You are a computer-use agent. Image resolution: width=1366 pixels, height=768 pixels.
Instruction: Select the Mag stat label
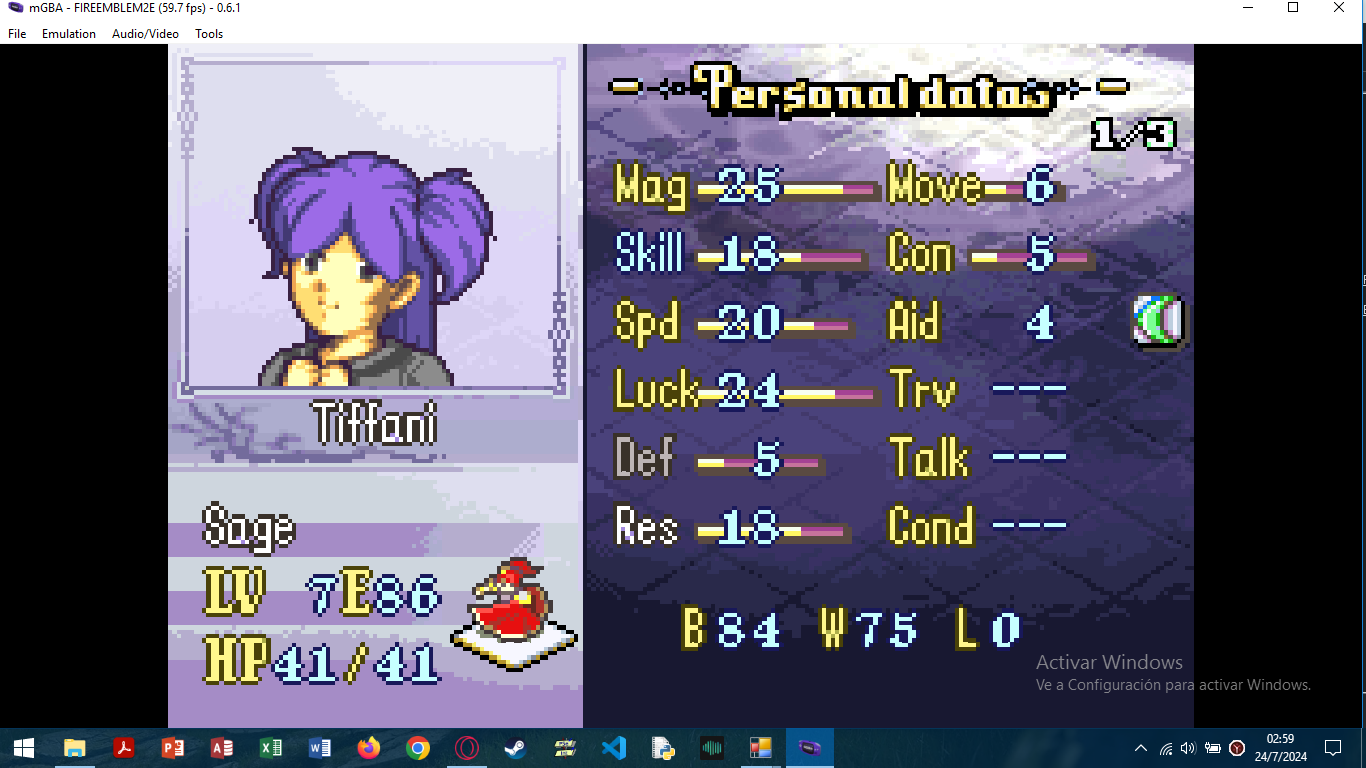[x=651, y=187]
